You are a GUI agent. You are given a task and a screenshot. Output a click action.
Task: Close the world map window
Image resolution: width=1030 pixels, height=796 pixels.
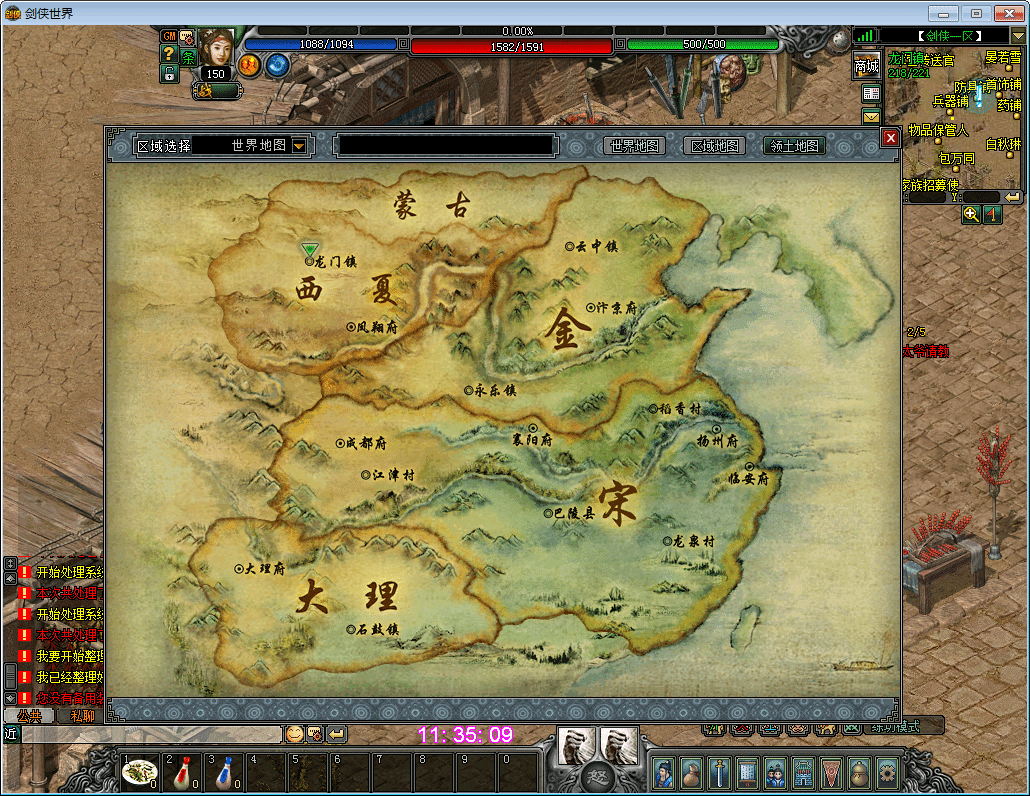(890, 138)
